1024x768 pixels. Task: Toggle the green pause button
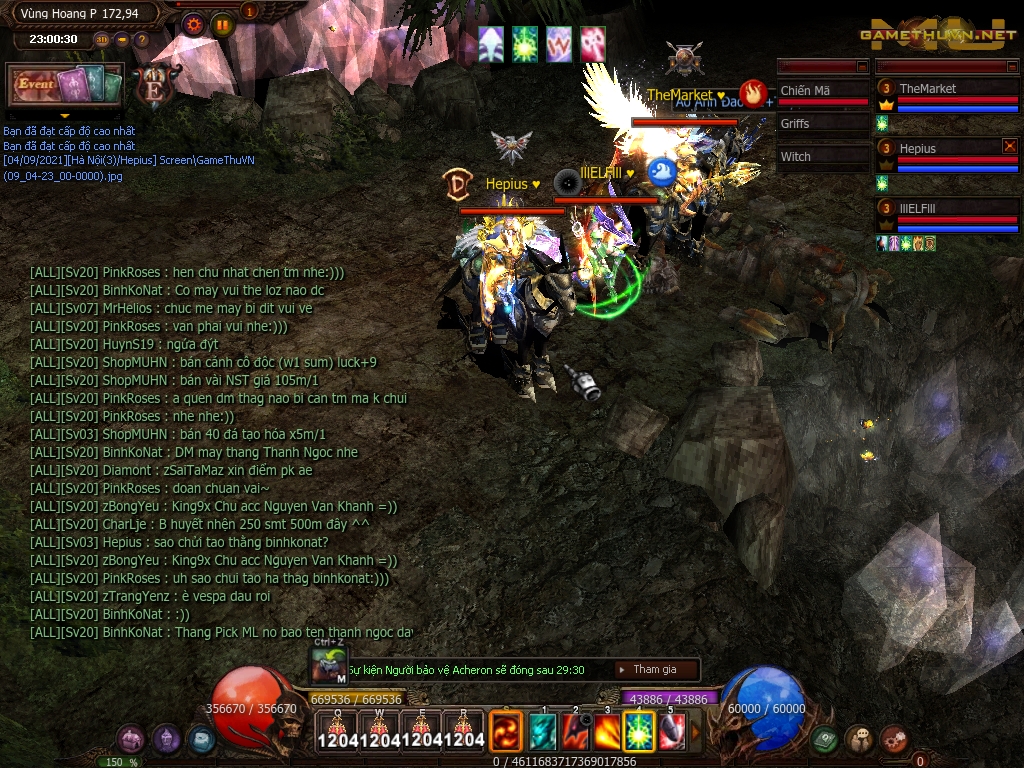(223, 25)
